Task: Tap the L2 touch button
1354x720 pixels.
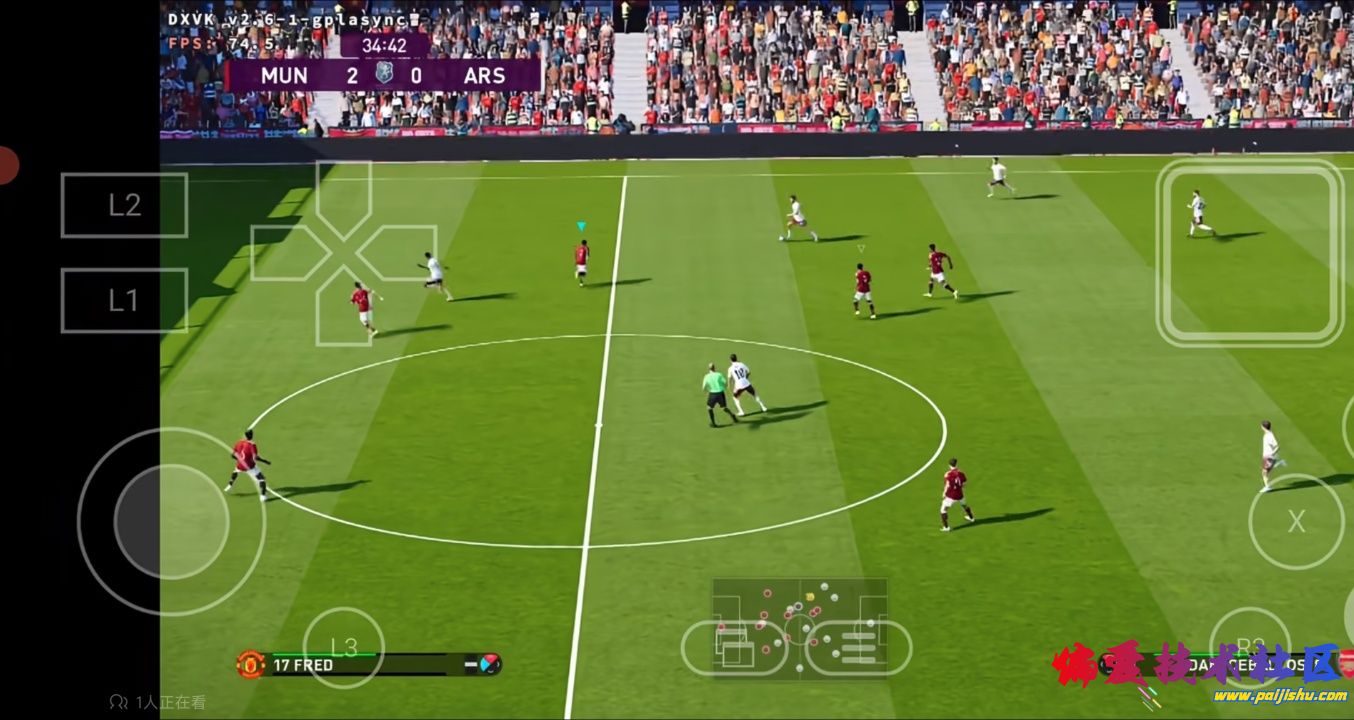Action: [x=124, y=205]
